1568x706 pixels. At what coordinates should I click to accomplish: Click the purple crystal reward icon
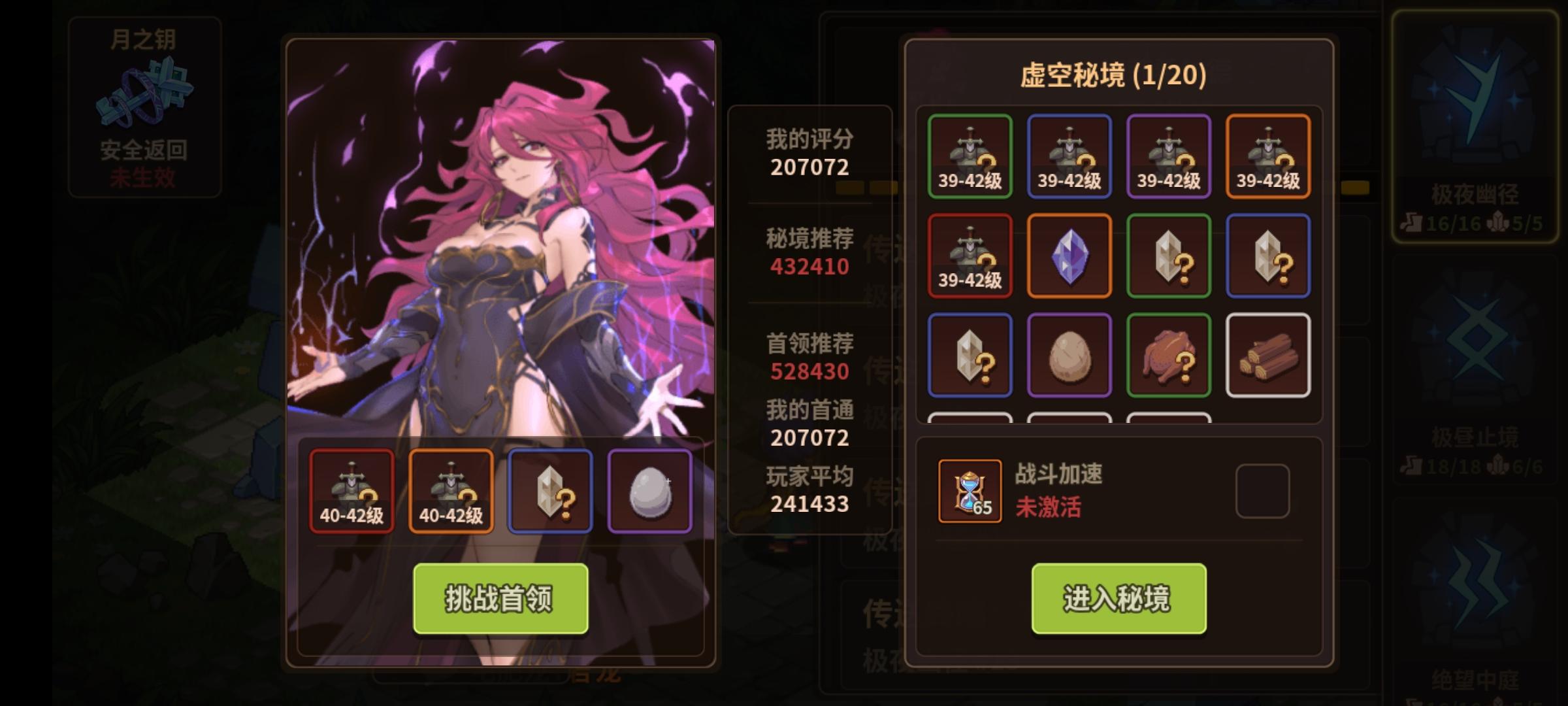click(1070, 255)
